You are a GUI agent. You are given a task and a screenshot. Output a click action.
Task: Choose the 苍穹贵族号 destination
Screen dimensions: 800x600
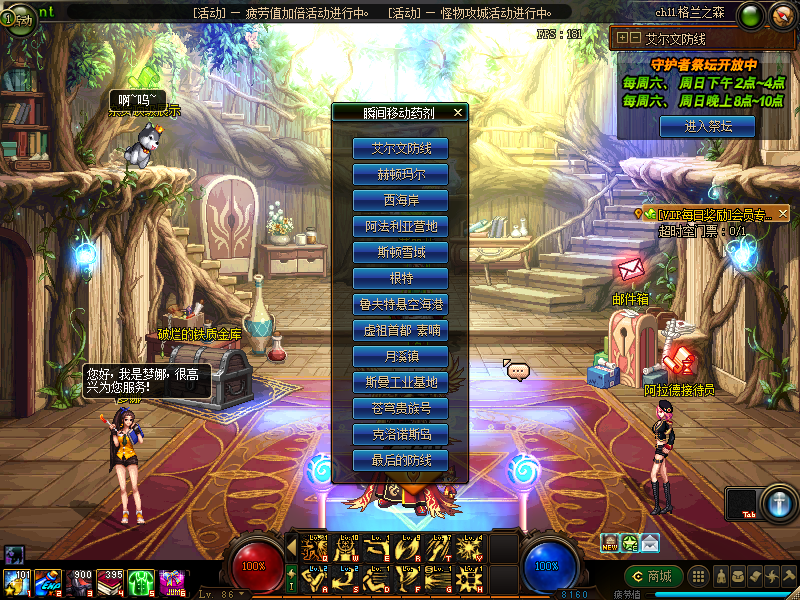pyautogui.click(x=400, y=408)
